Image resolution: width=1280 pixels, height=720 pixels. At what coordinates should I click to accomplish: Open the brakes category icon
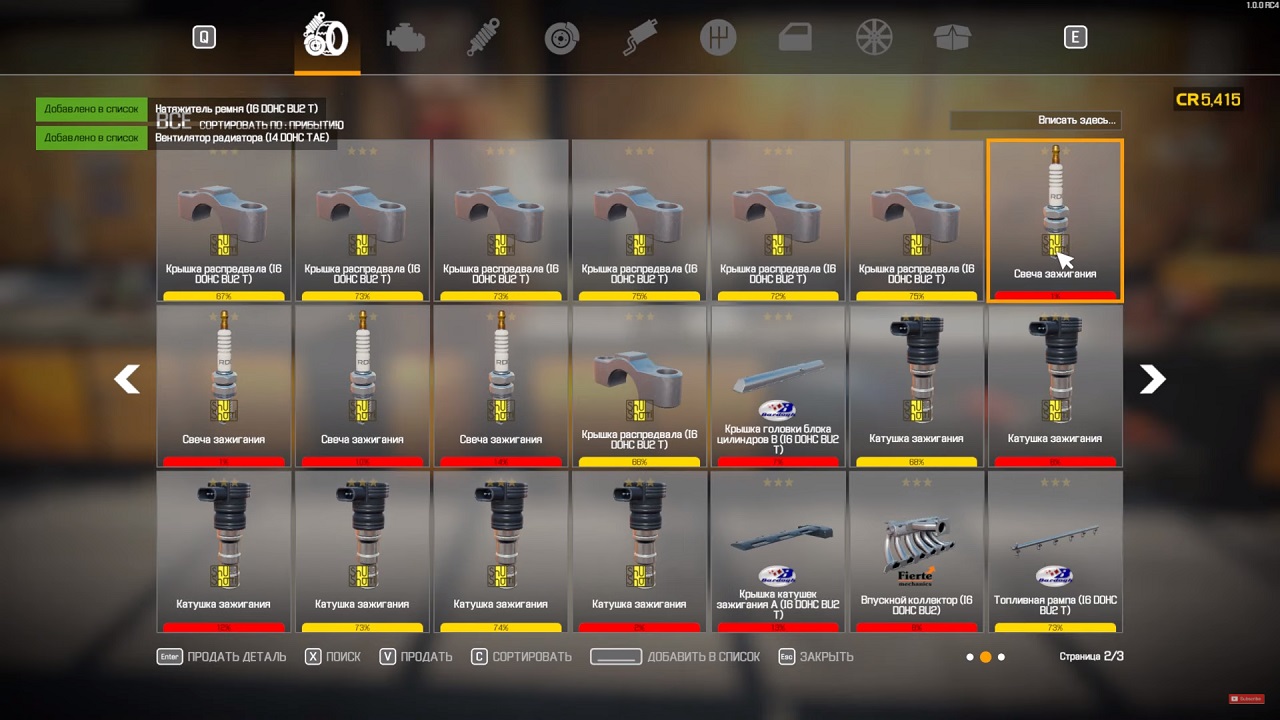[x=561, y=37]
